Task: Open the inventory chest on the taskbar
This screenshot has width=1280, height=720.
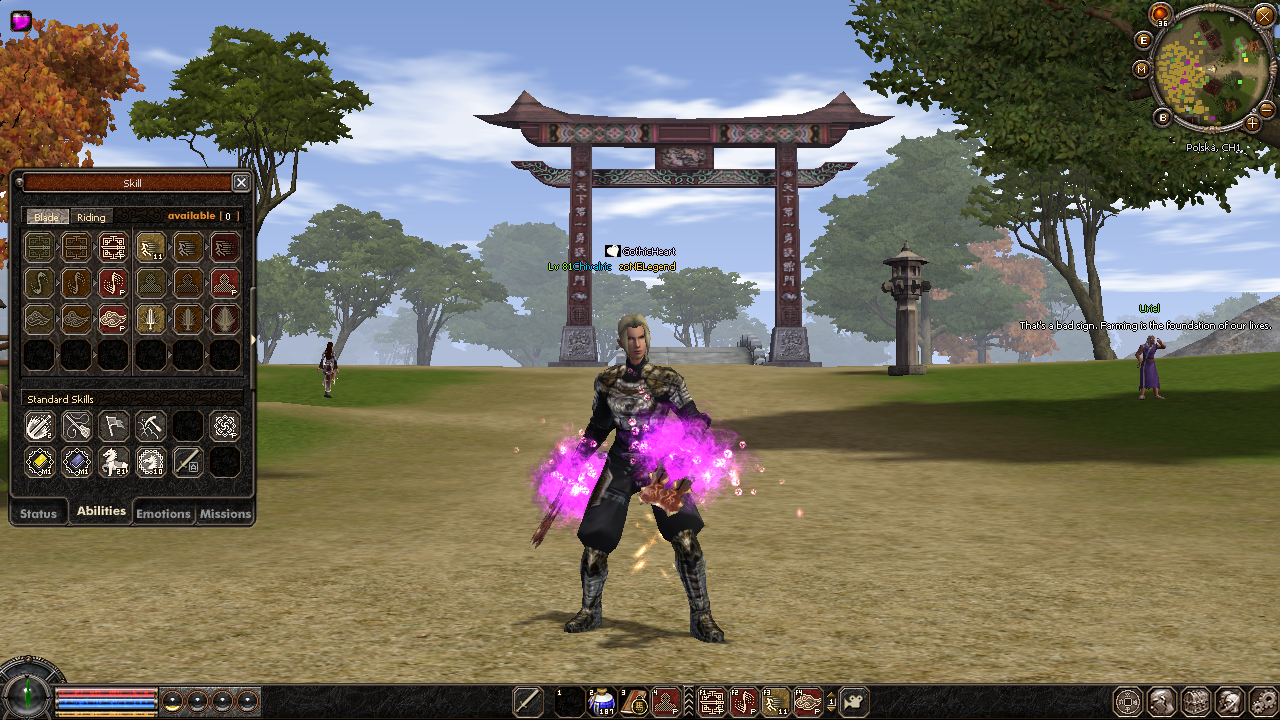Action: (x=1196, y=702)
